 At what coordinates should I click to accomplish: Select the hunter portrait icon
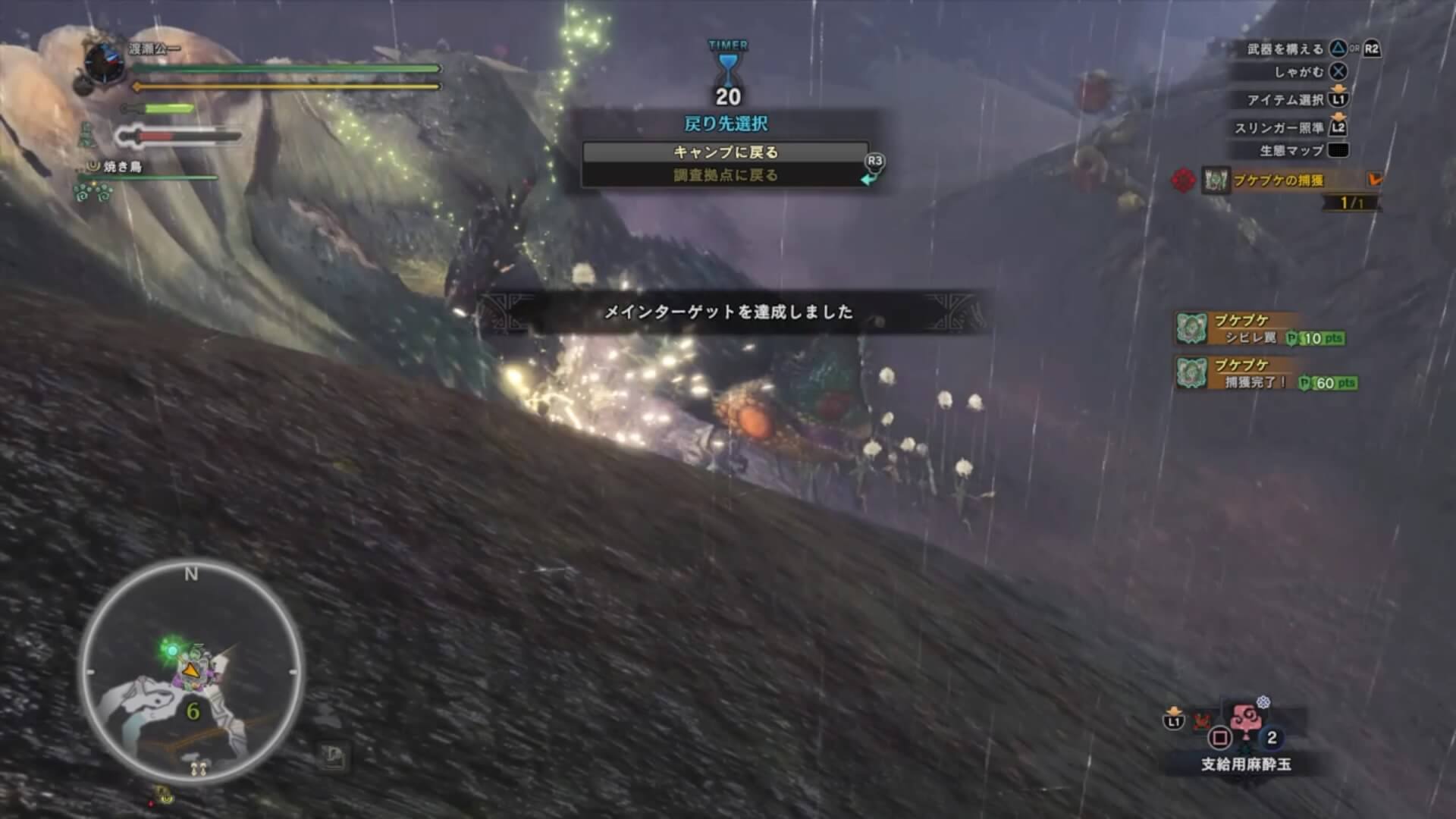click(102, 62)
